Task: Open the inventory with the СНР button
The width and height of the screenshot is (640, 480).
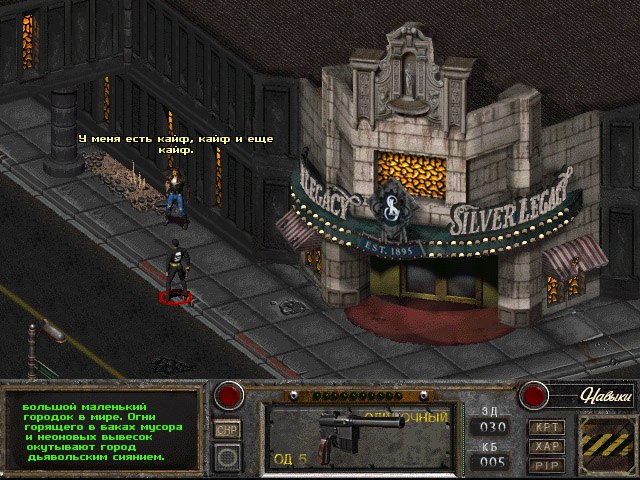Action: click(x=228, y=430)
